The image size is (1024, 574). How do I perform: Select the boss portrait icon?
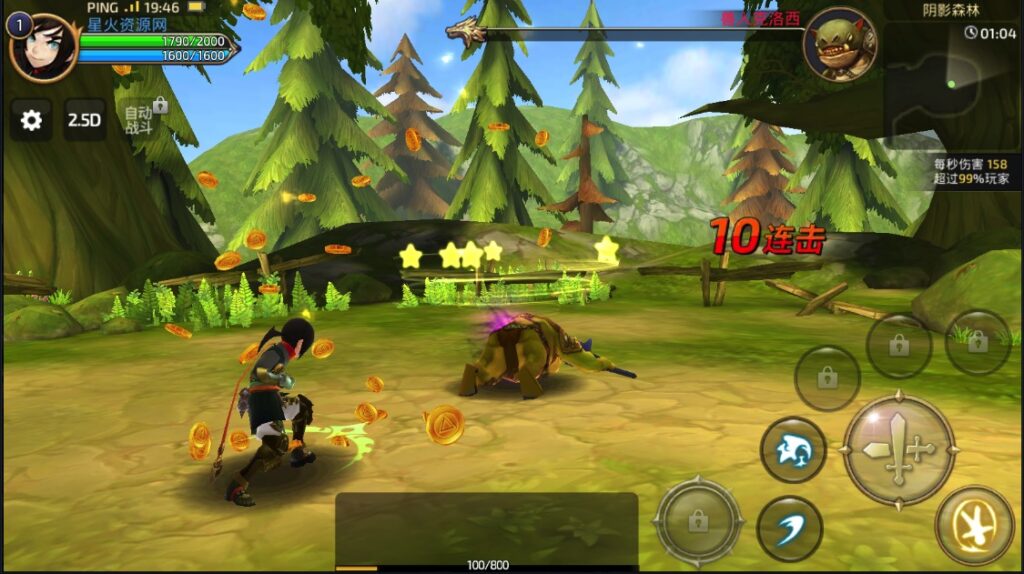(x=839, y=45)
